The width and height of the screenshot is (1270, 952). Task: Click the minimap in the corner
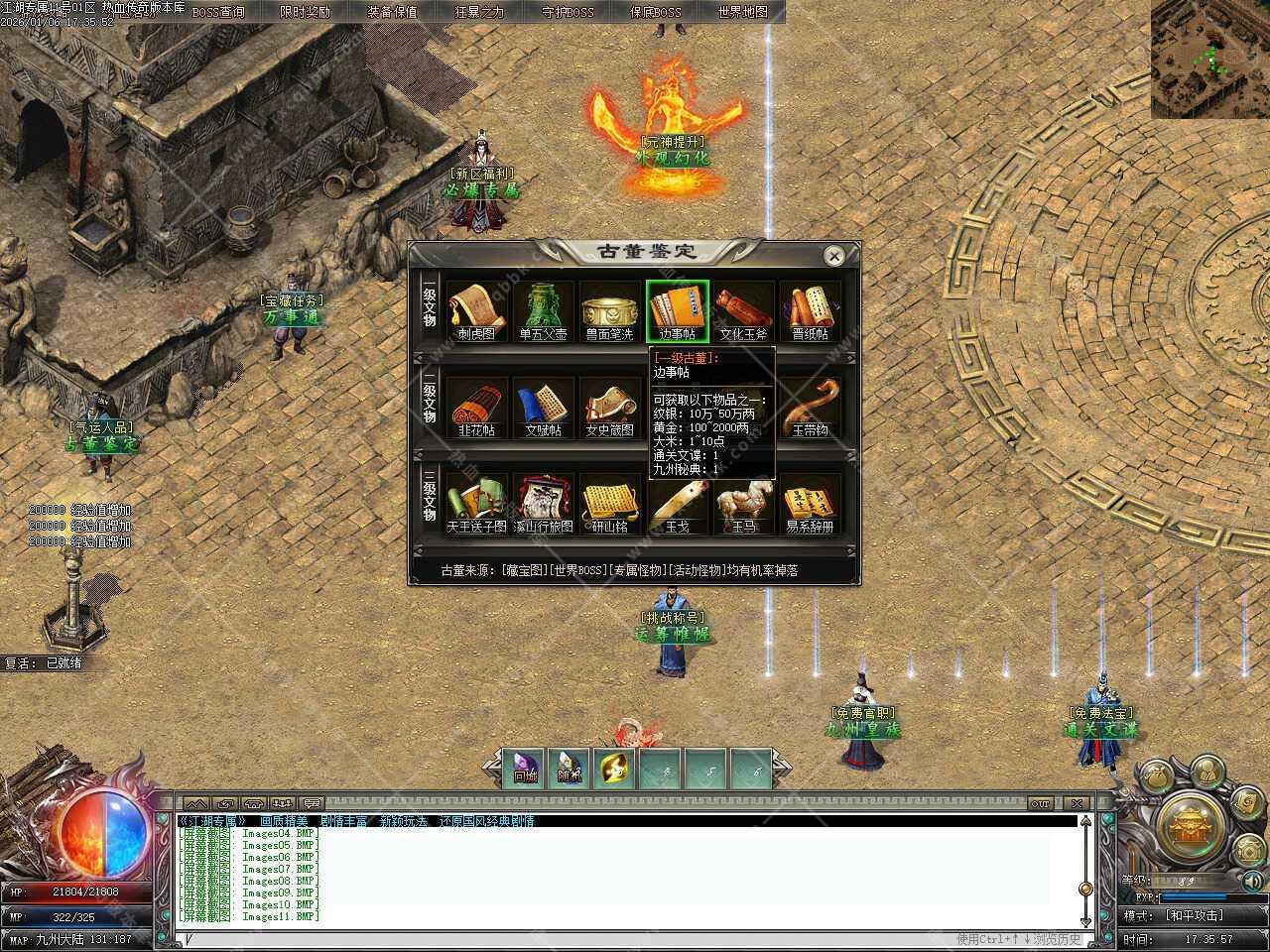[x=1209, y=59]
